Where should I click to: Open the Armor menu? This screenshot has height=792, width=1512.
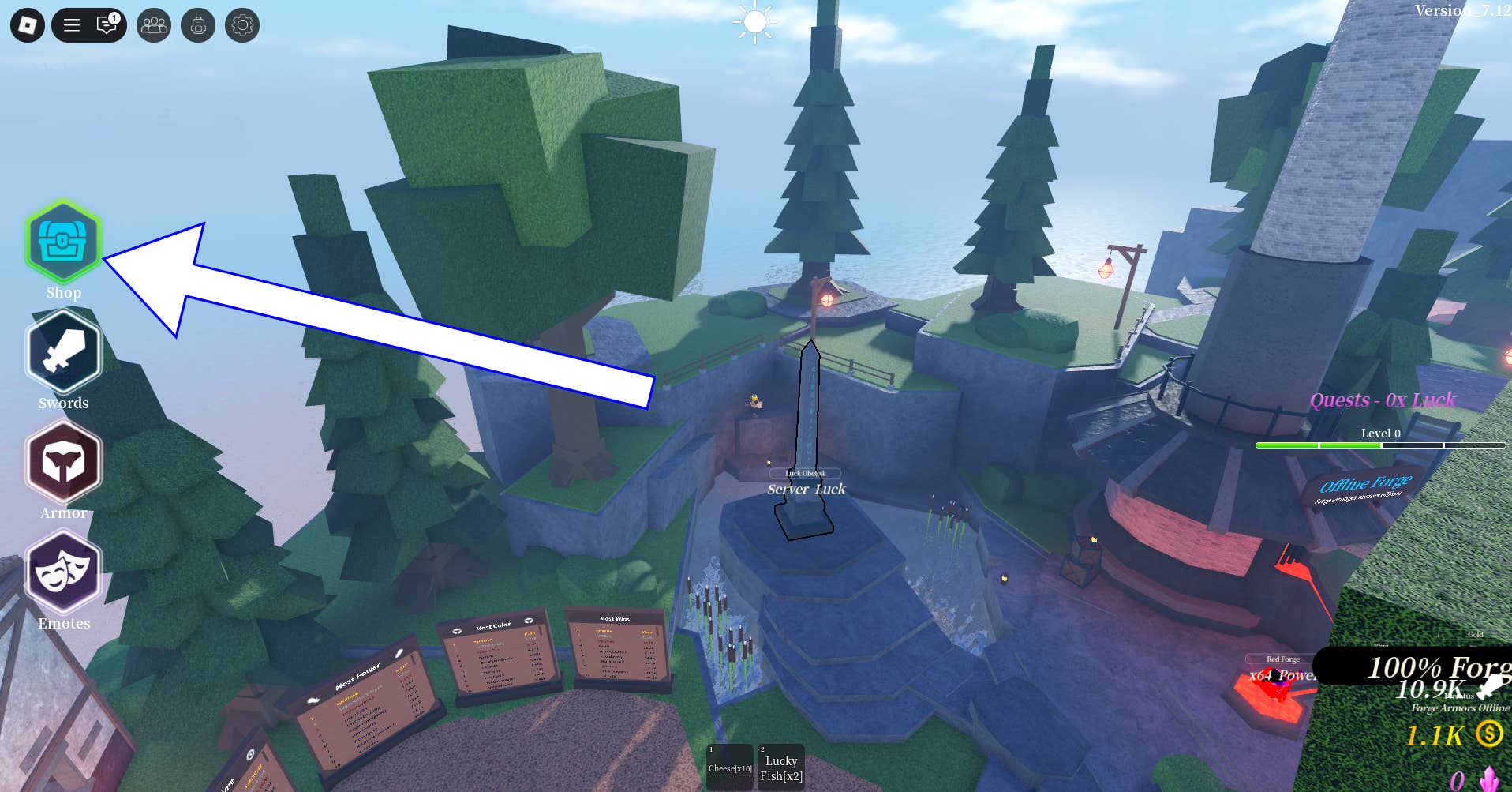pos(63,462)
